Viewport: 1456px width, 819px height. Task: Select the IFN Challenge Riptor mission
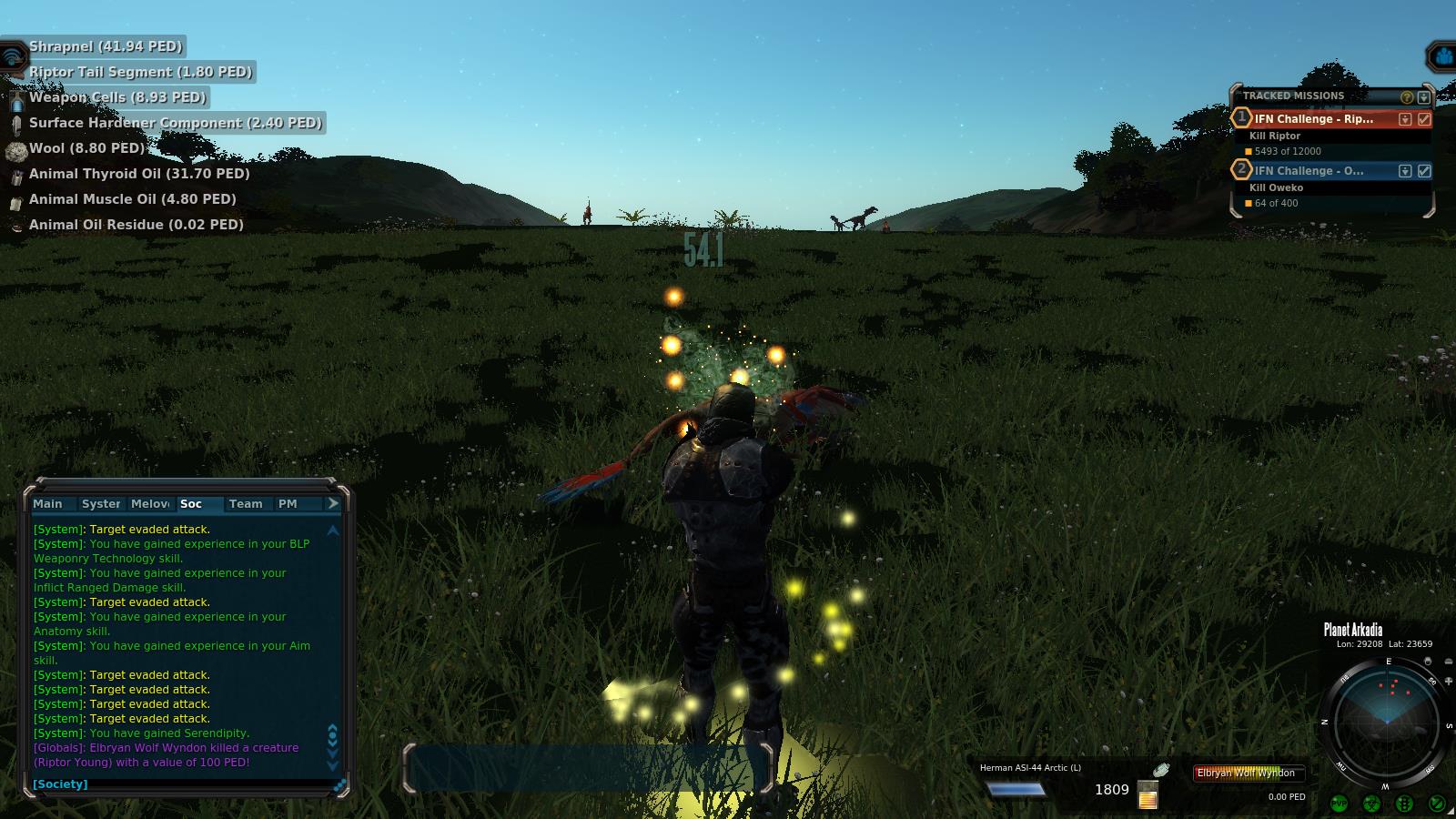pos(1313,119)
